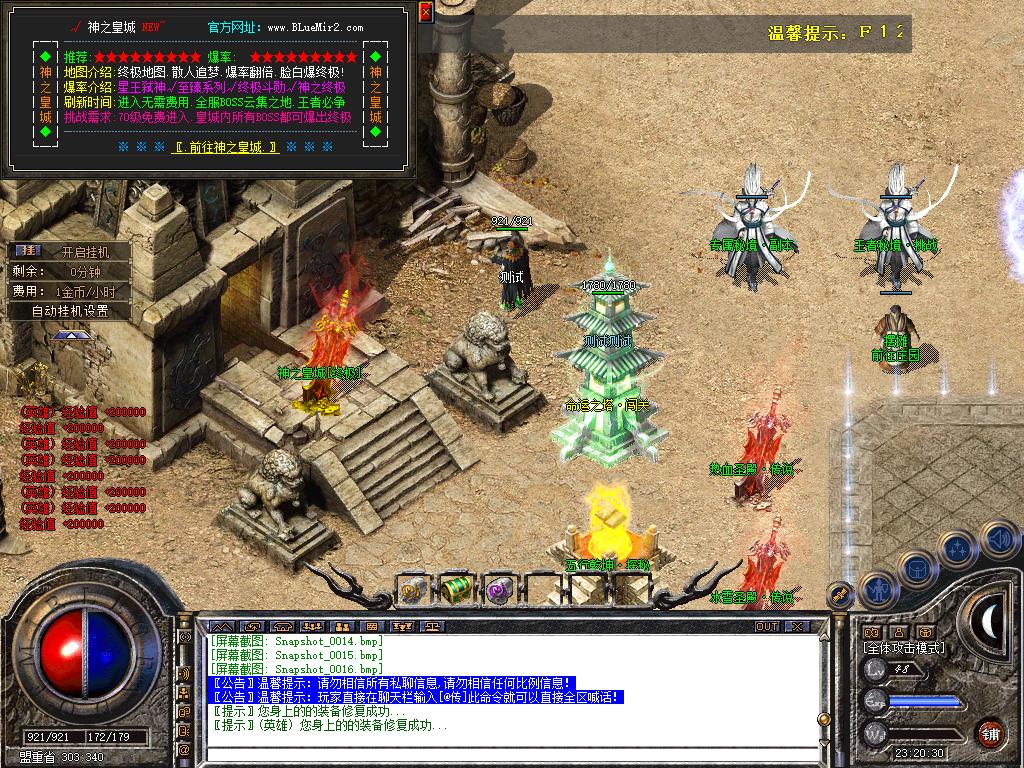Screen dimensions: 1024x768
Task: Open the bag inventory round button
Action: pos(916,569)
